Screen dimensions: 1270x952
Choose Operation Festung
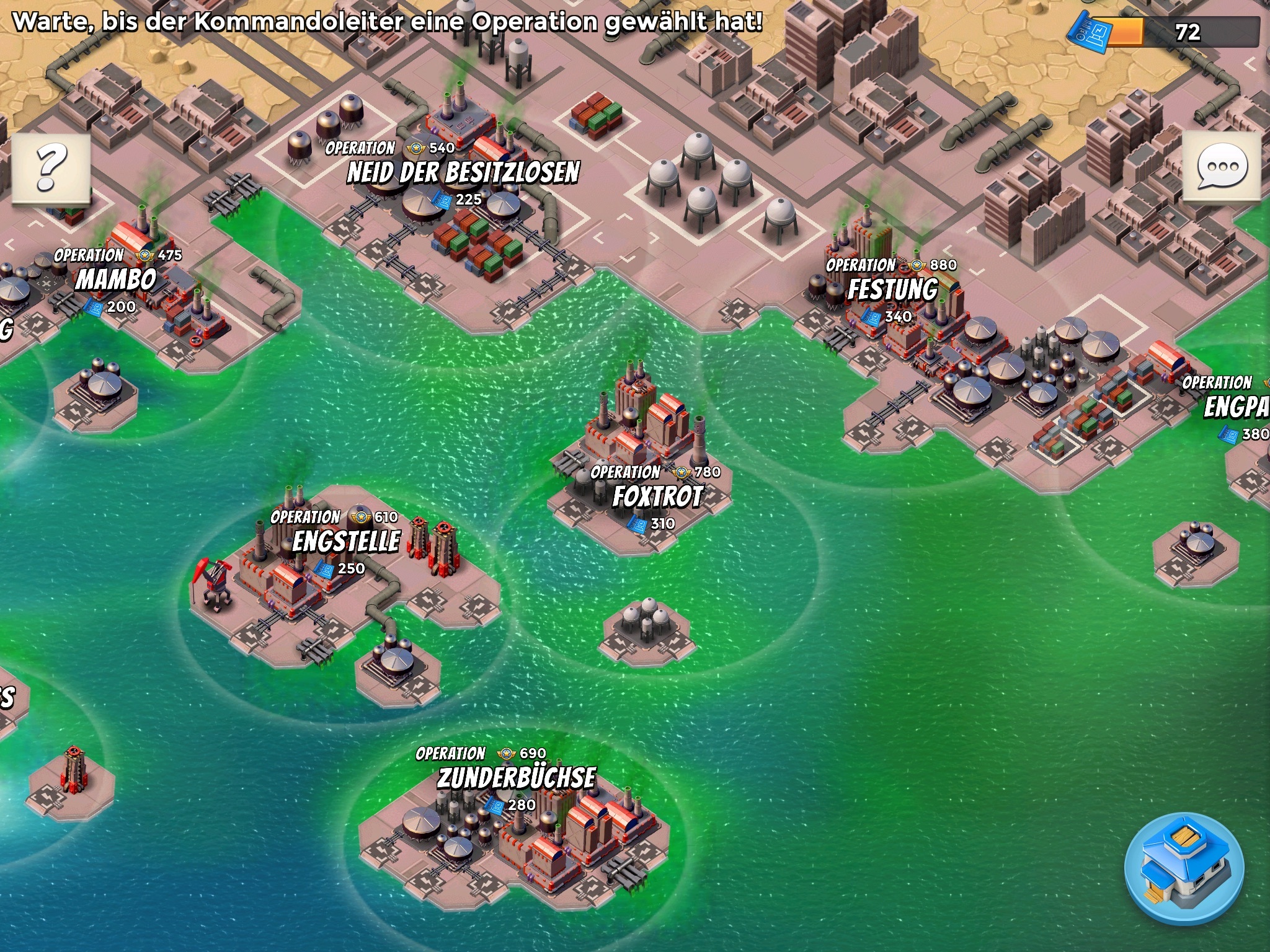coord(892,290)
